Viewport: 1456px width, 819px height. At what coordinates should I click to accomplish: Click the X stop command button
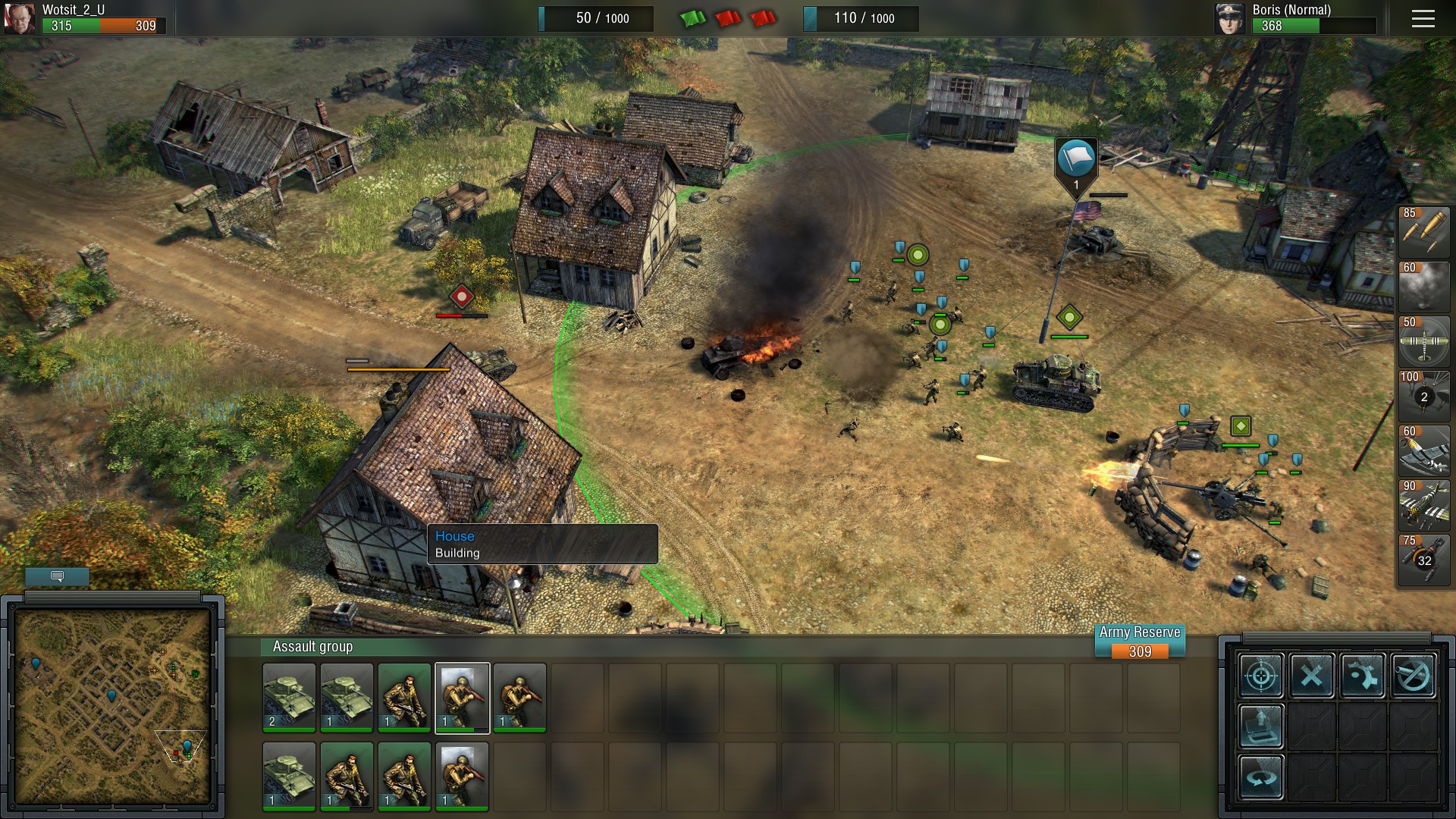point(1312,675)
